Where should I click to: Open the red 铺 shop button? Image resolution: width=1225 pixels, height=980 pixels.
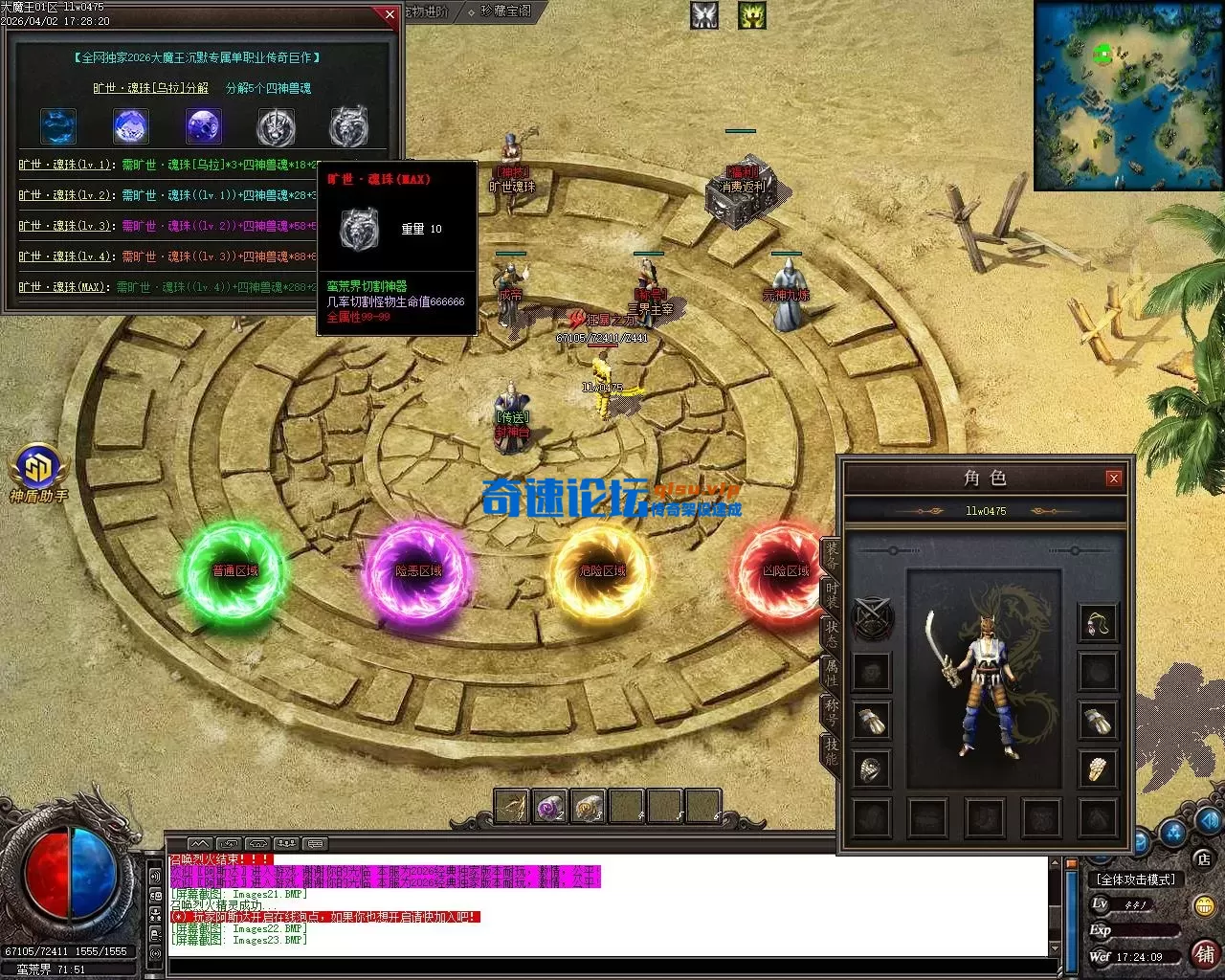1204,953
